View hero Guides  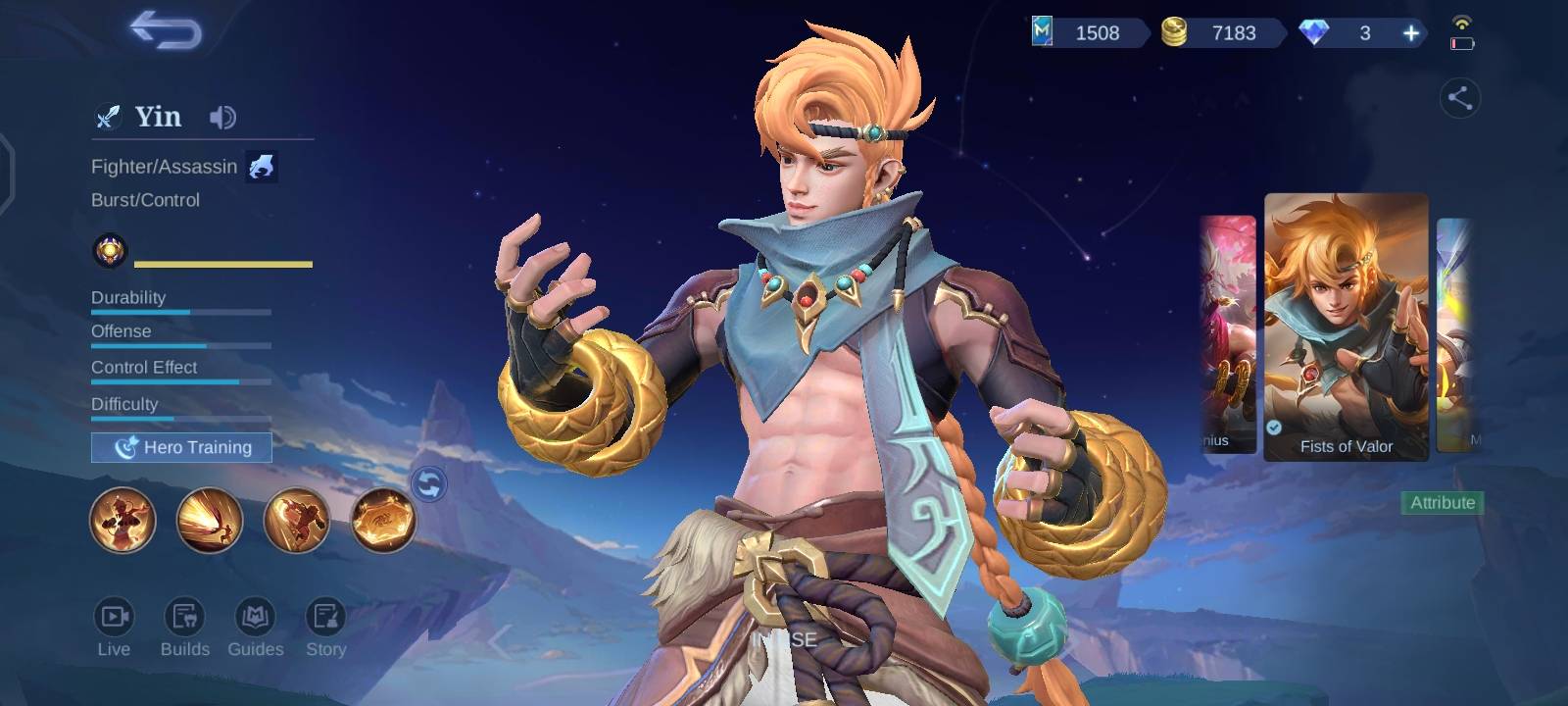255,626
